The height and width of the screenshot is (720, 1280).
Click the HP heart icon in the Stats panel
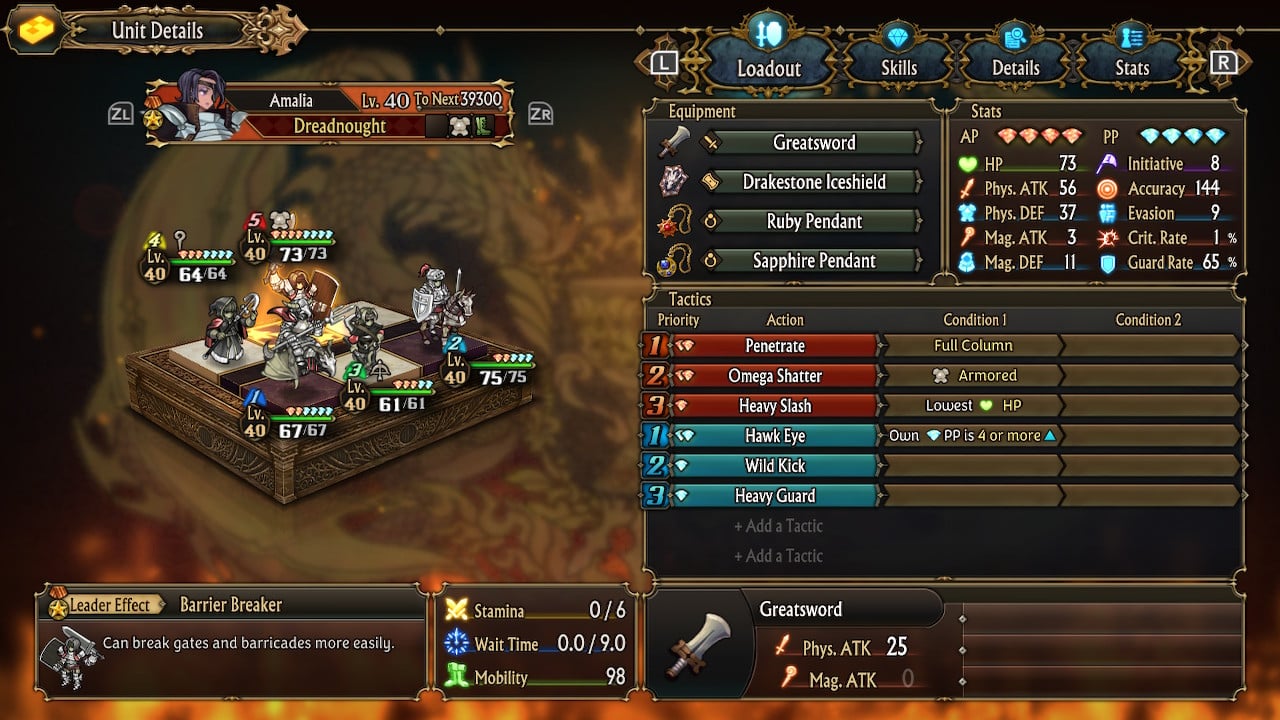pos(969,164)
